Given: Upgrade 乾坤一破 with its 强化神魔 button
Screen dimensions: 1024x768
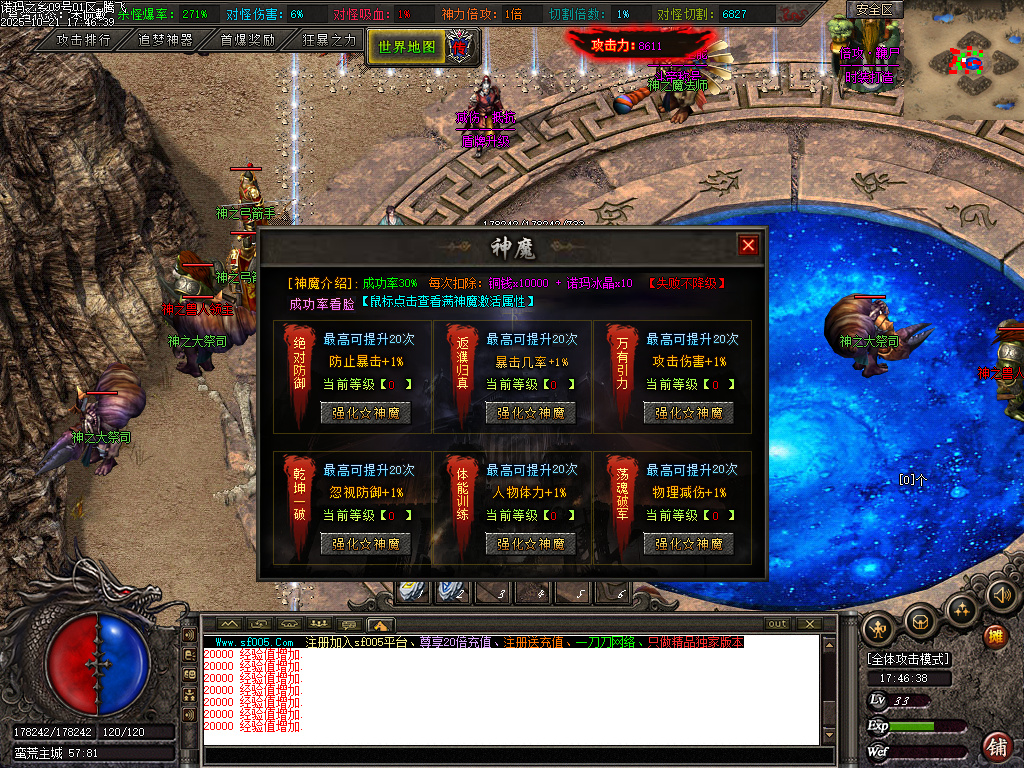Looking at the screenshot, I should (365, 543).
